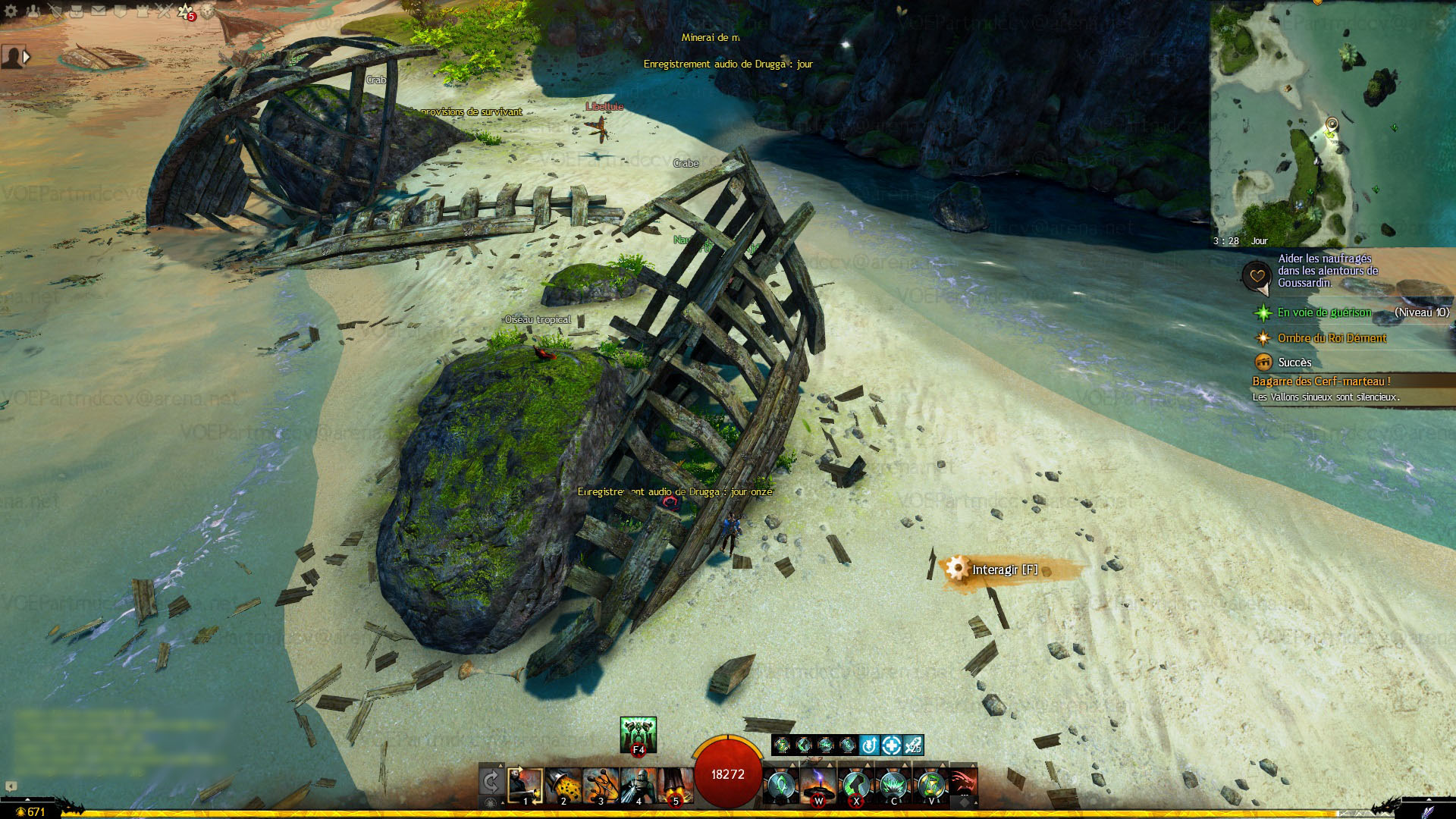The image size is (1456, 819).
Task: Select the 'Aider les naufragés' heart objective
Action: pos(1327,271)
